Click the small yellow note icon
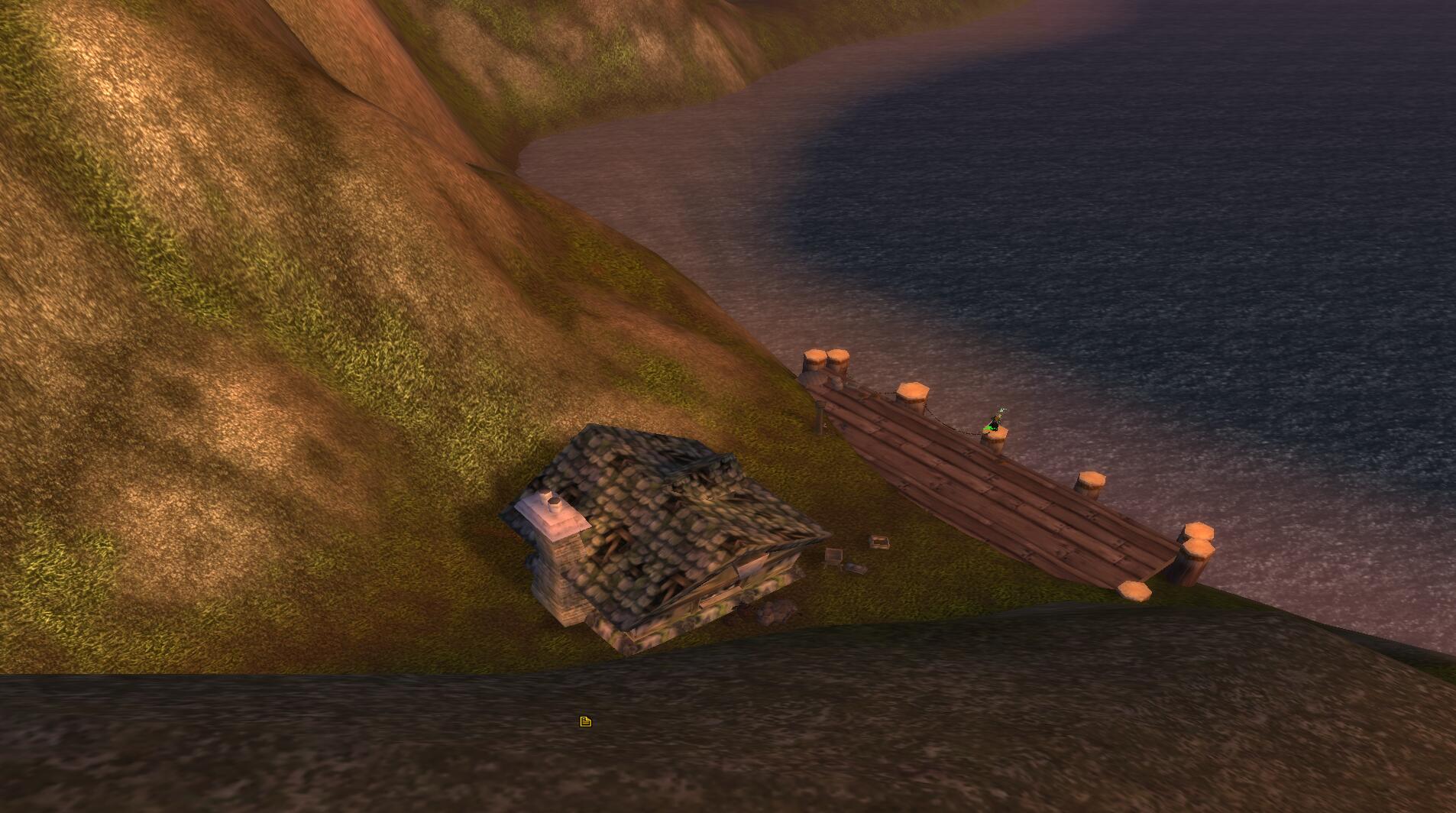1456x813 pixels. (x=585, y=721)
